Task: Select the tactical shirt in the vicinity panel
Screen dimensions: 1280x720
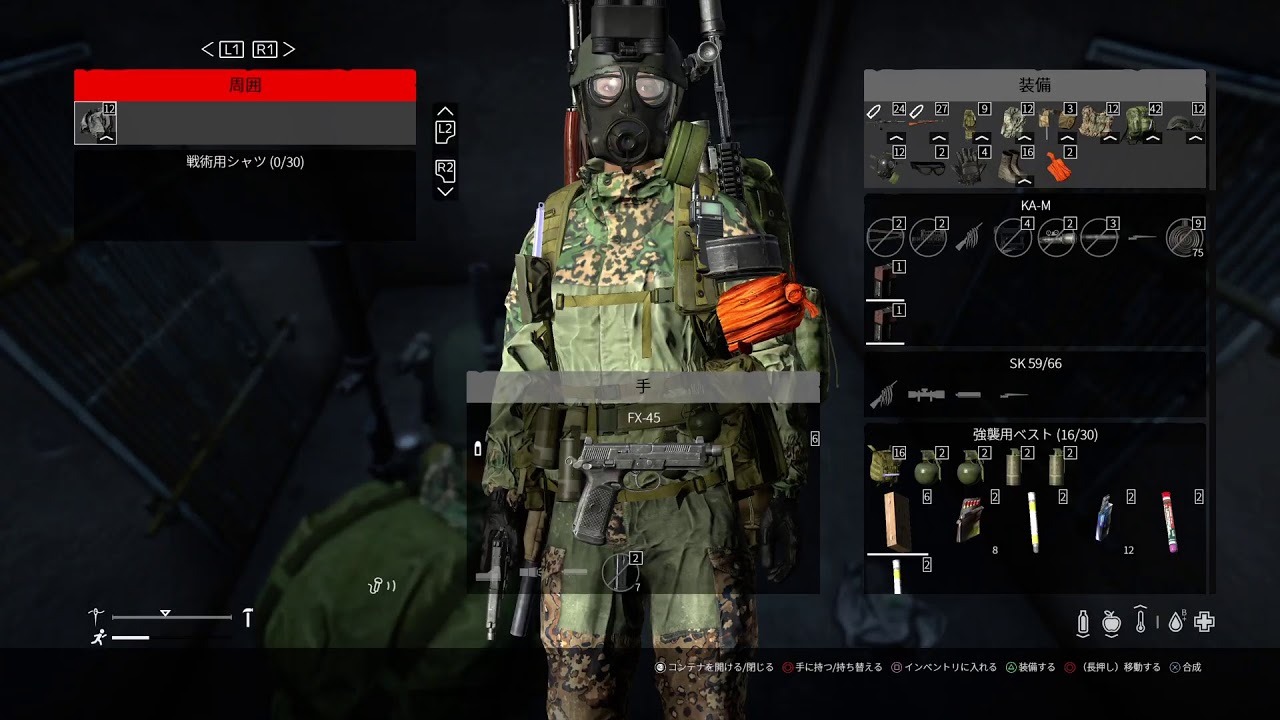Action: tap(96, 122)
